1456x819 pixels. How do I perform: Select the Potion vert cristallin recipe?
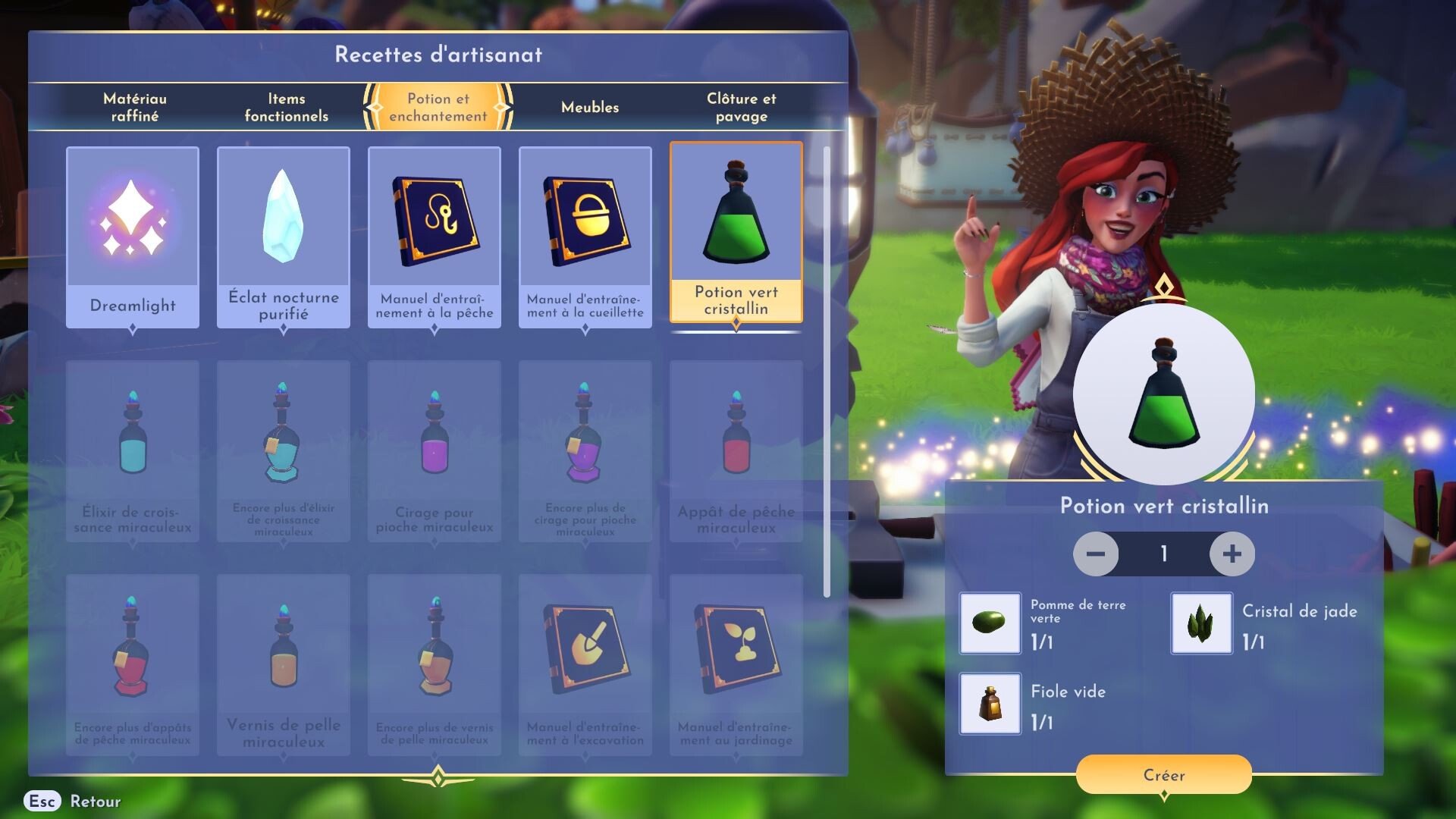(x=736, y=231)
